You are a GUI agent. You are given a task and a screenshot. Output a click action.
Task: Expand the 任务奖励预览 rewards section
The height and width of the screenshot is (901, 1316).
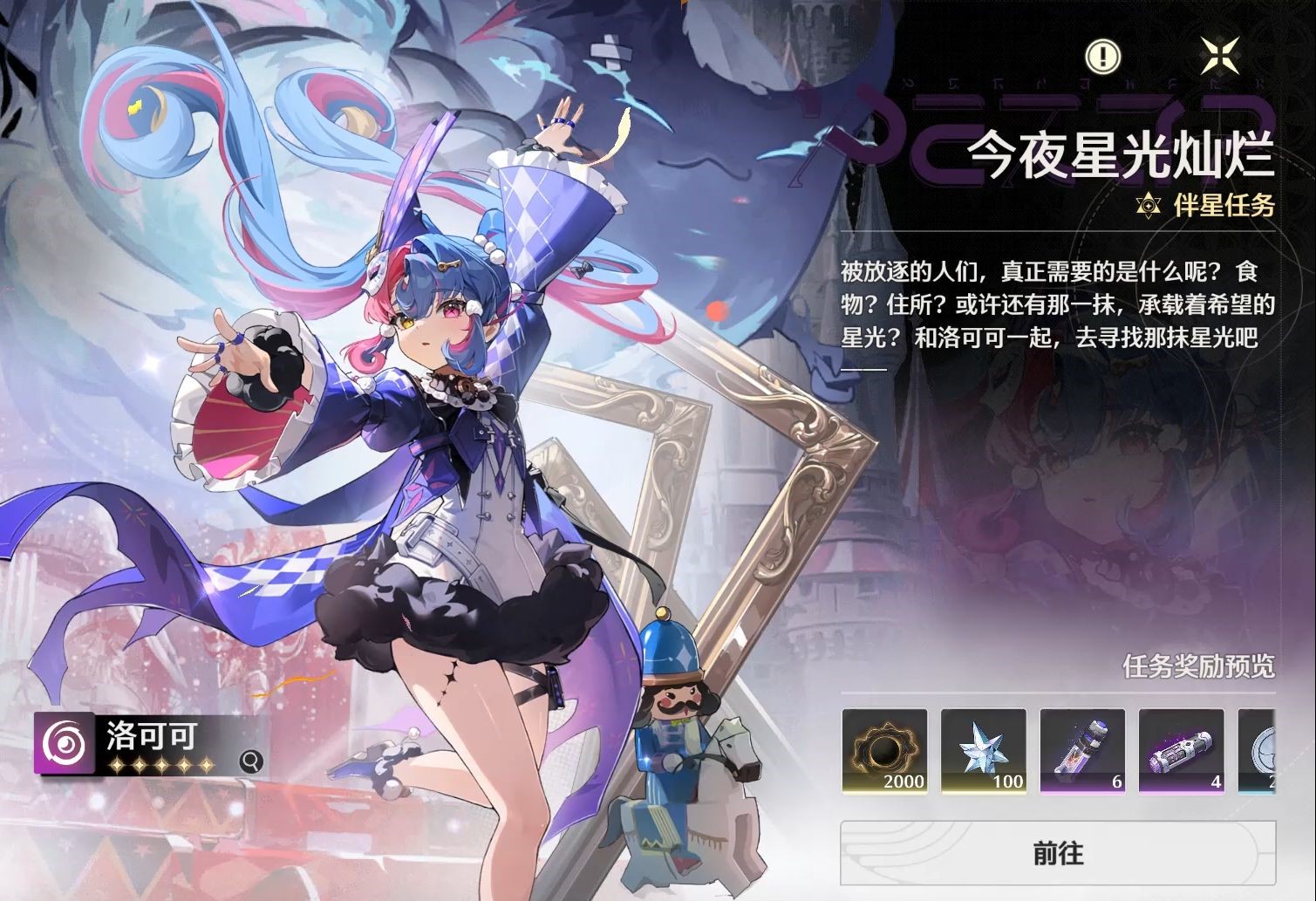[x=1198, y=668]
